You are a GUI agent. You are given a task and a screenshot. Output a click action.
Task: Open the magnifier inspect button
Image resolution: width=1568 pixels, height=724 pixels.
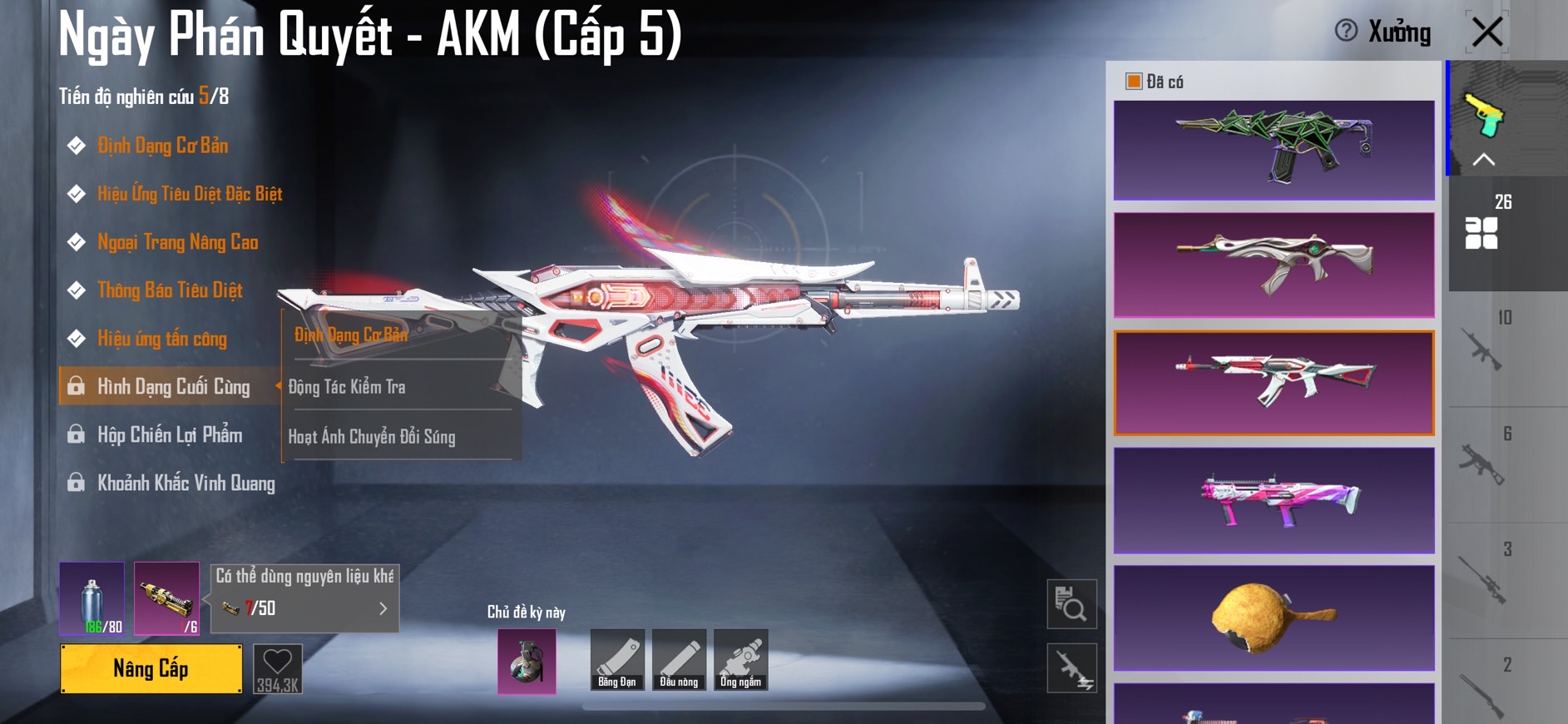point(1071,604)
